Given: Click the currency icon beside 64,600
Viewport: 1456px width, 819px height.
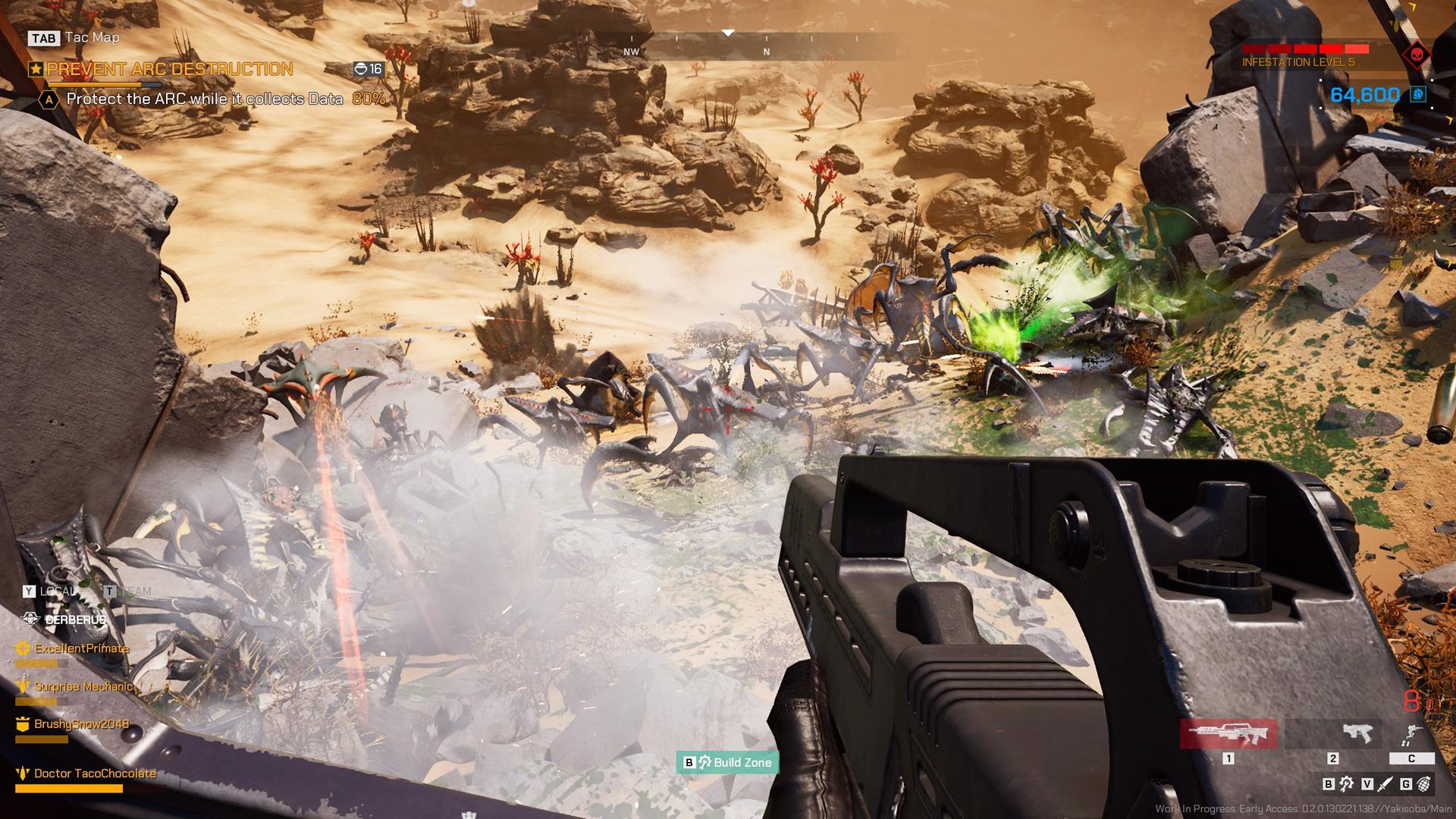Looking at the screenshot, I should pyautogui.click(x=1417, y=95).
